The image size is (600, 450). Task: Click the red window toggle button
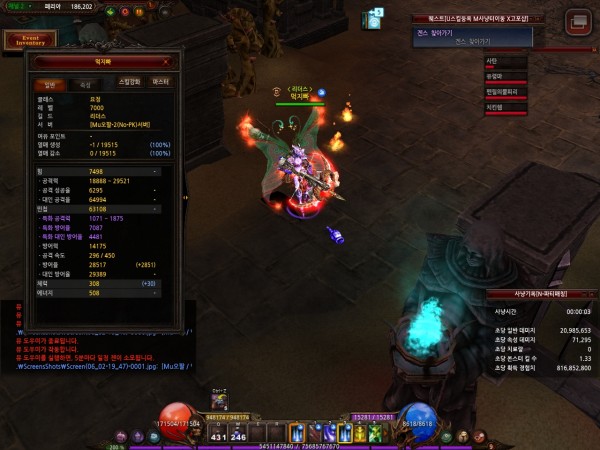pyautogui.click(x=577, y=22)
